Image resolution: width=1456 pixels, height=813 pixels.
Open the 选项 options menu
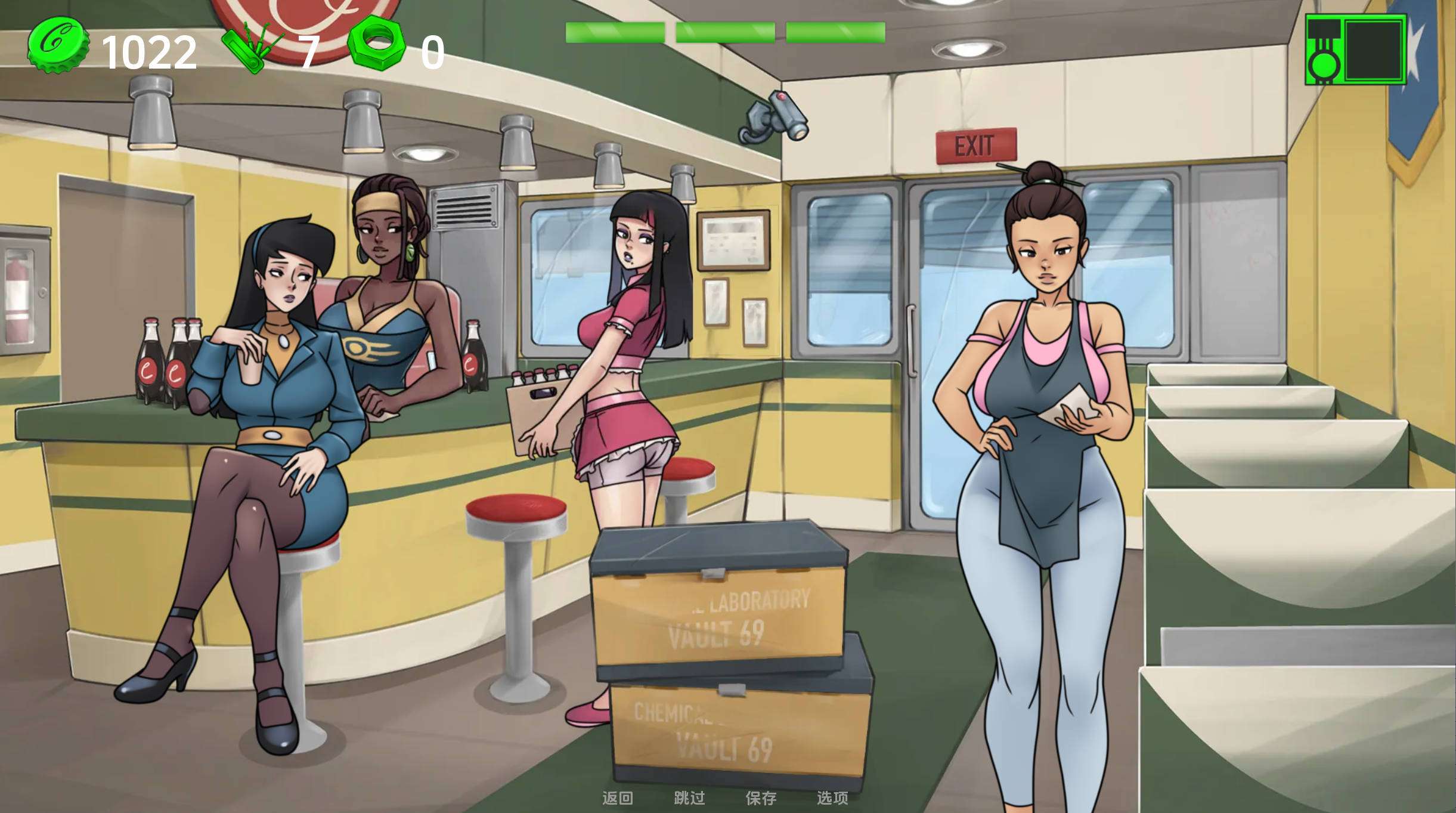(x=832, y=797)
